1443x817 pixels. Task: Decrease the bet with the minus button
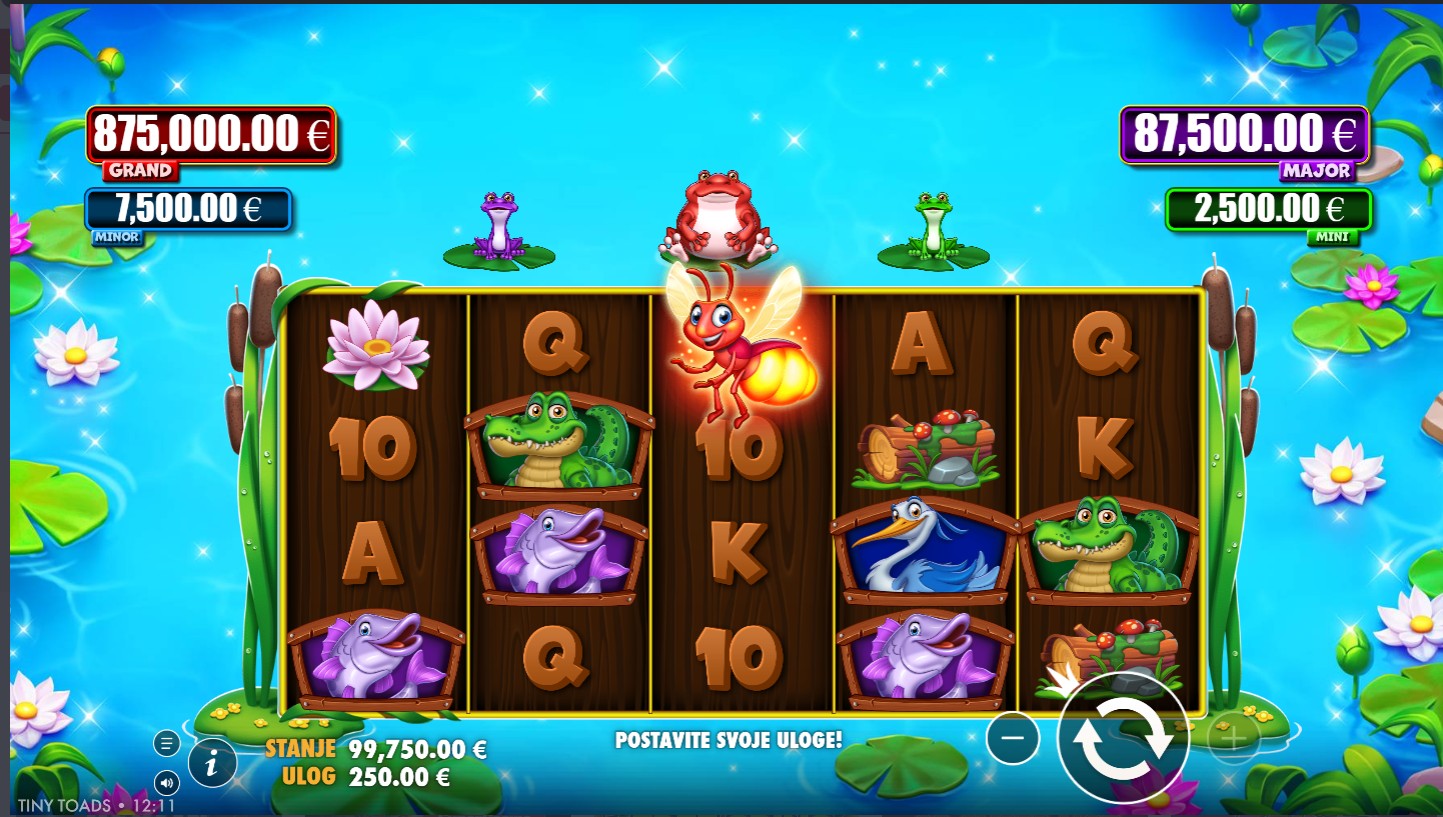click(1012, 739)
